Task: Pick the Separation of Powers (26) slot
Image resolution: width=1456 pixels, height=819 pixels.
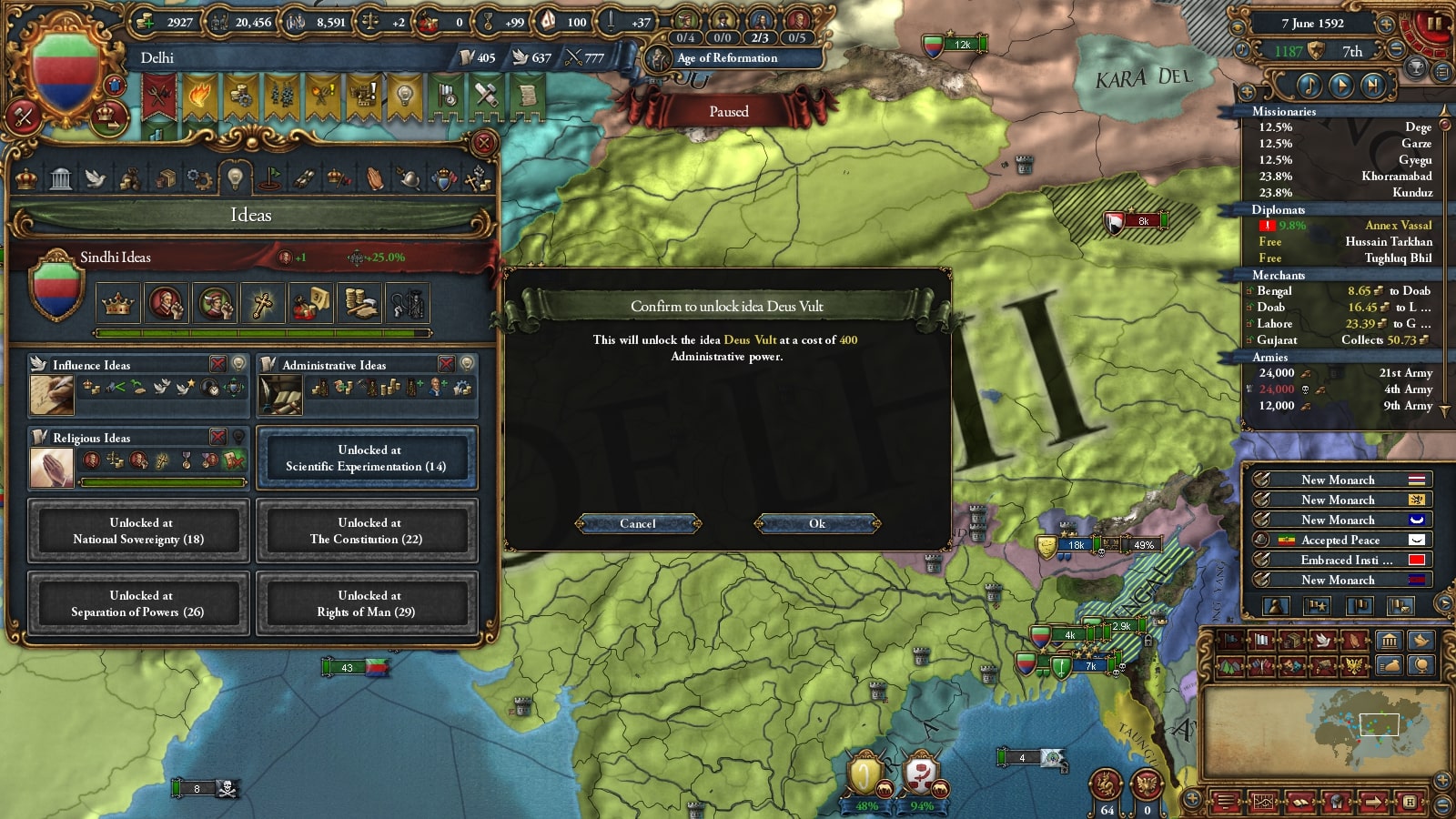Action: pos(138,603)
